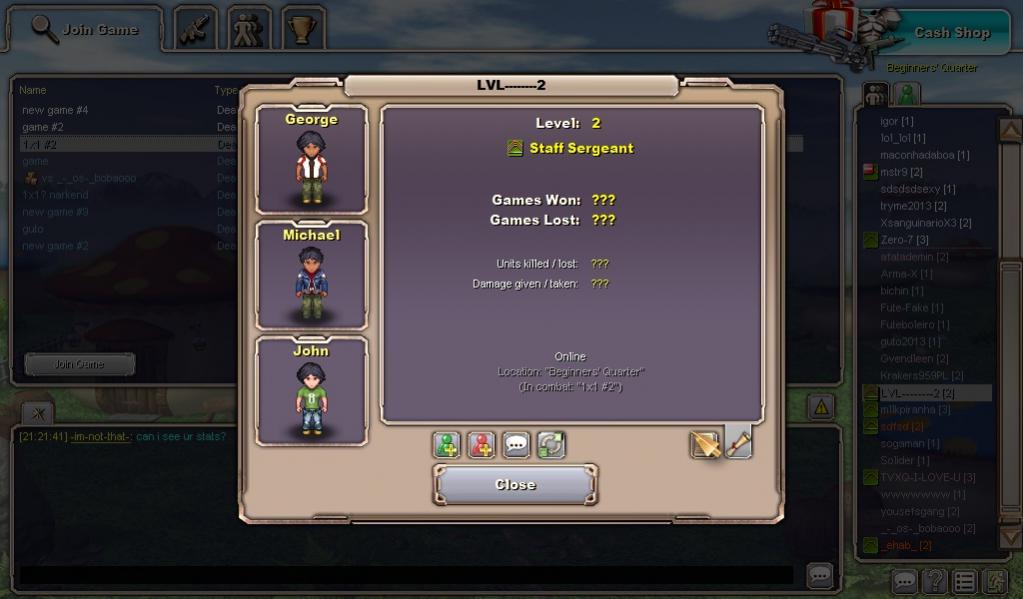Open the notes-and-megaphone tab in profile
This screenshot has height=599, width=1023.
pos(705,444)
